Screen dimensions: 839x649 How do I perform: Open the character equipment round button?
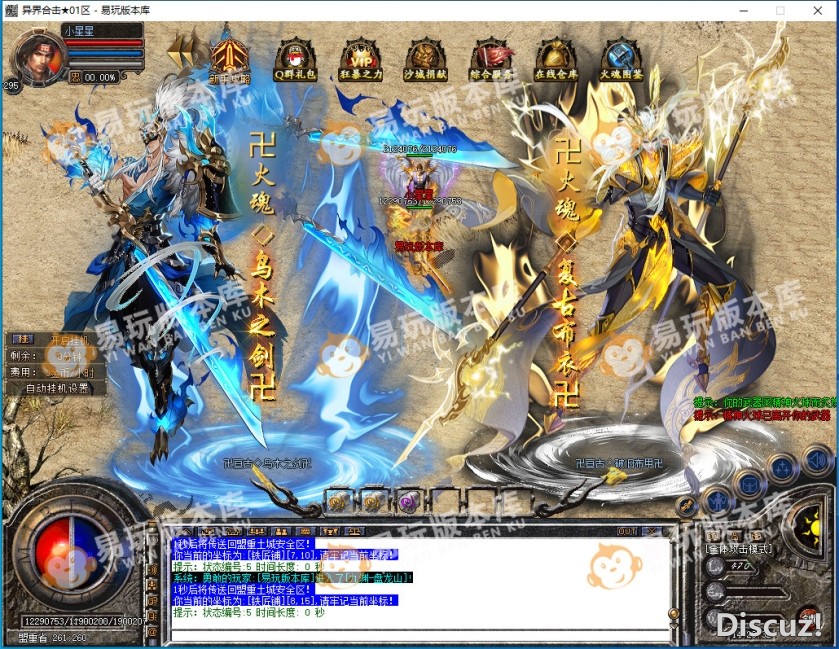(715, 500)
